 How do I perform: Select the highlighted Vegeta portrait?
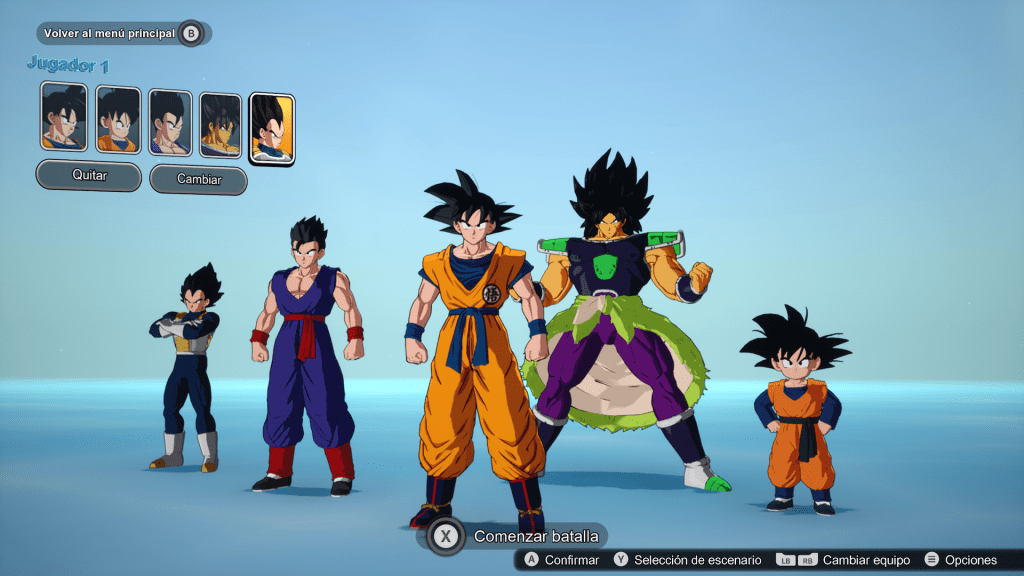pyautogui.click(x=271, y=127)
